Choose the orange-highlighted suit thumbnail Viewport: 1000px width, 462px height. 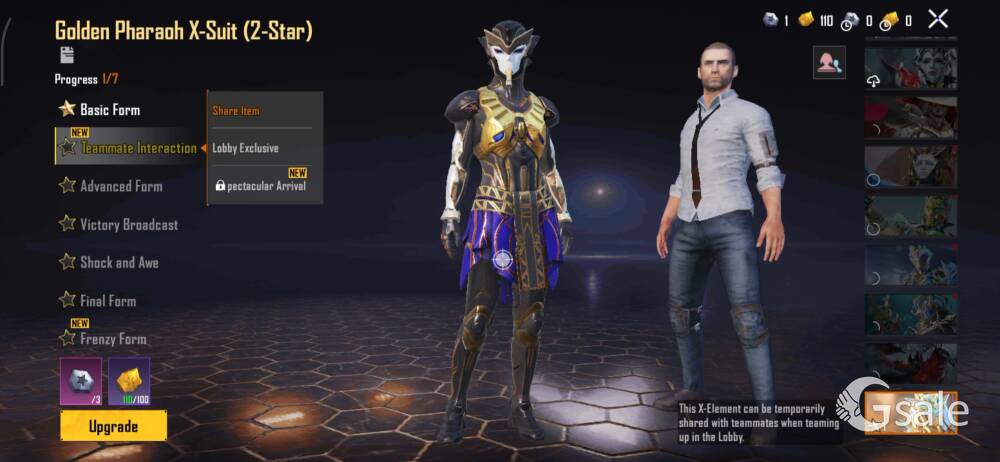[910, 412]
